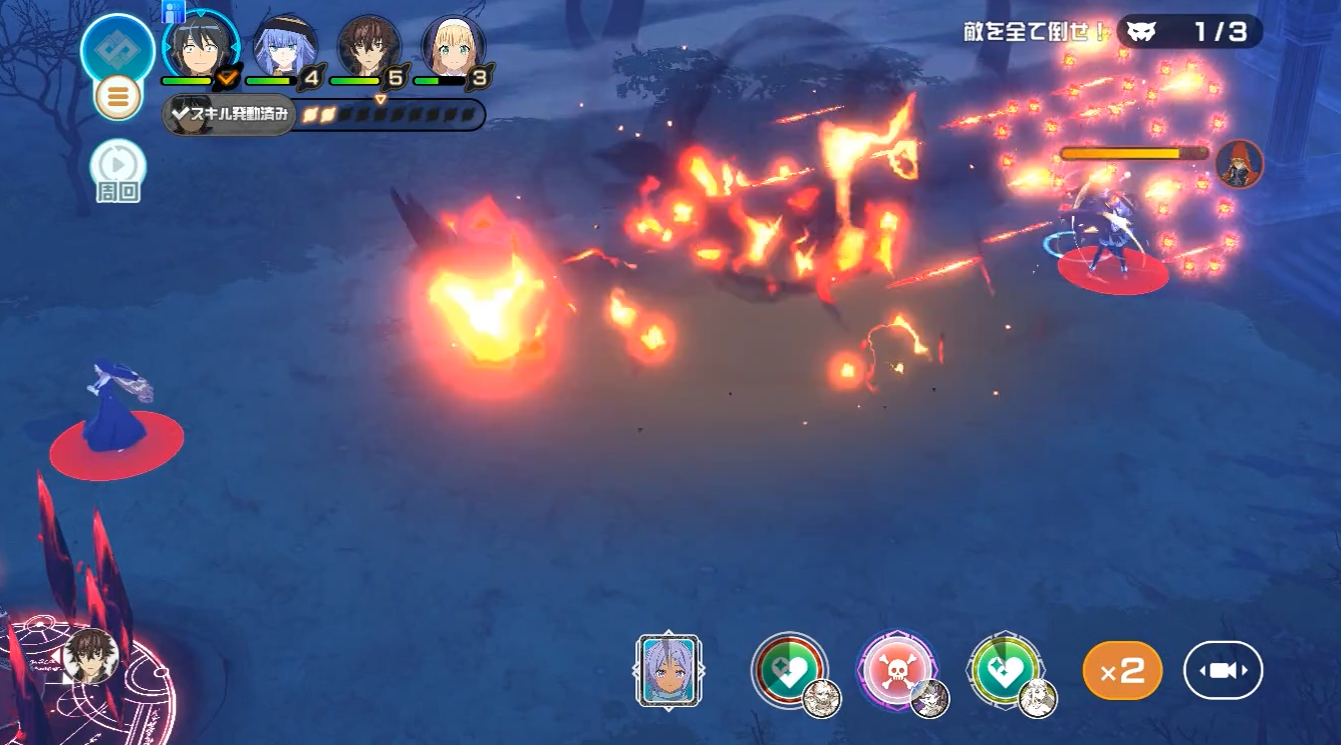The height and width of the screenshot is (745, 1341).
Task: Switch the camera view button
Action: [x=1223, y=670]
